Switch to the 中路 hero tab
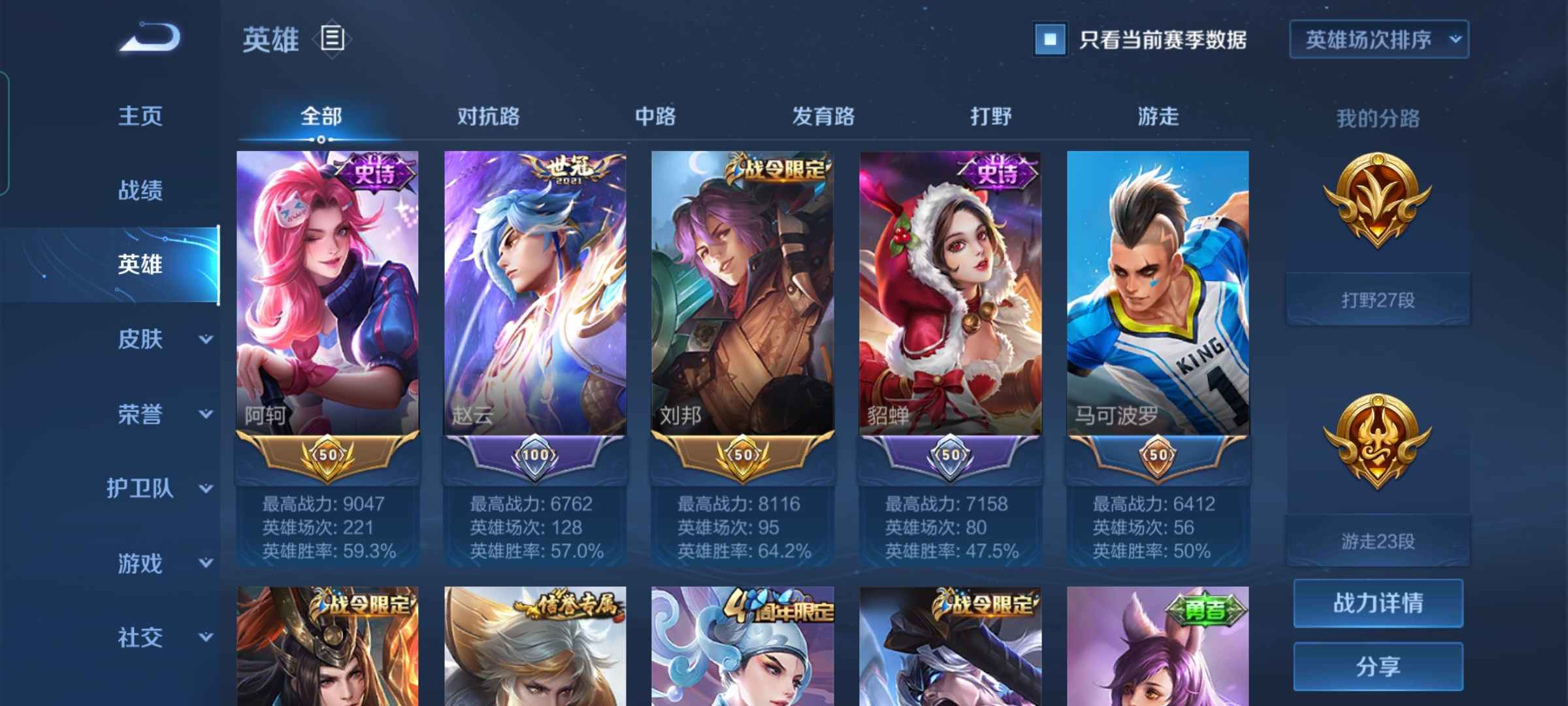The image size is (1568, 706). coord(657,116)
